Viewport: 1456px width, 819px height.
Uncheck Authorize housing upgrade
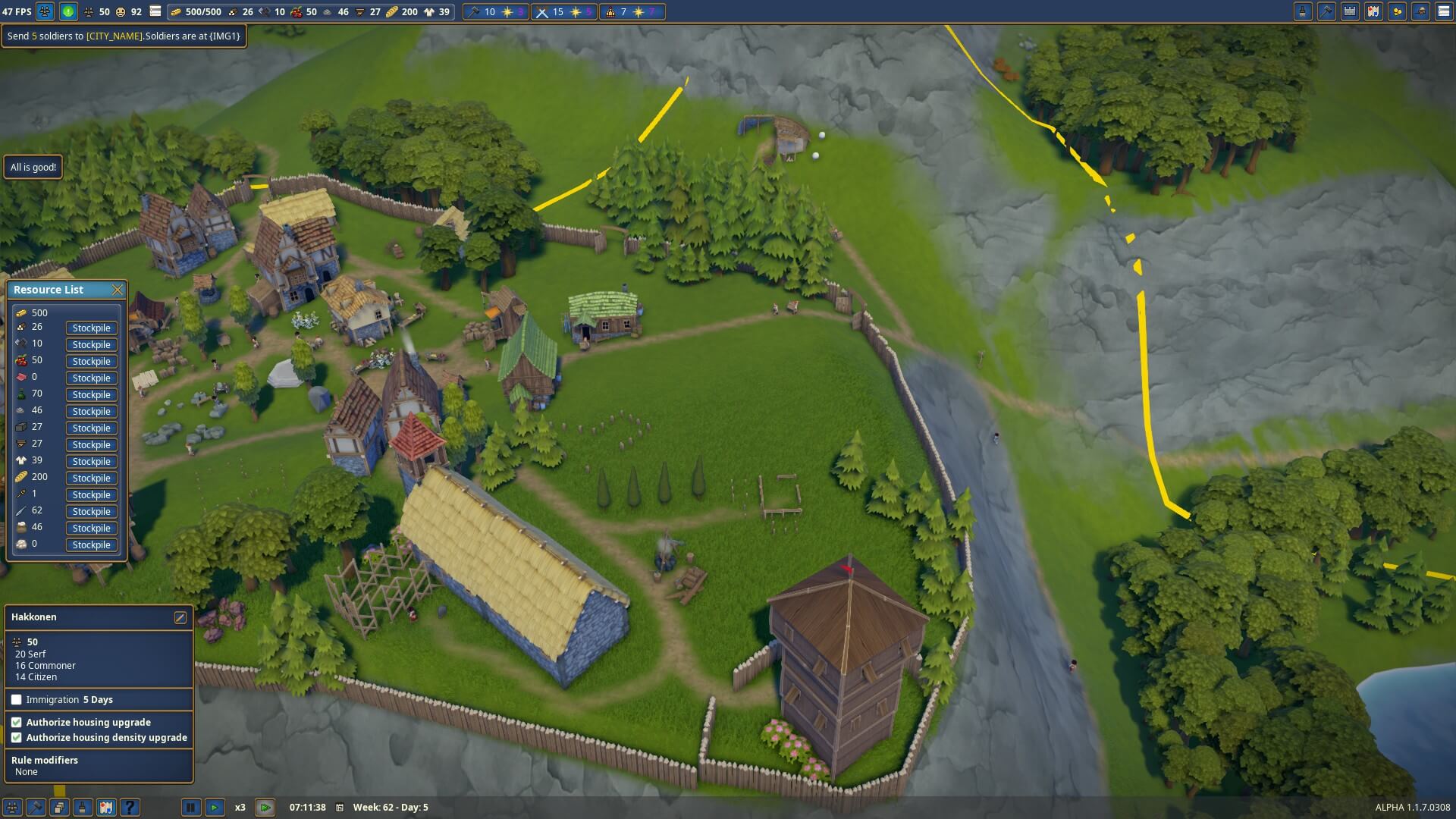coord(17,723)
